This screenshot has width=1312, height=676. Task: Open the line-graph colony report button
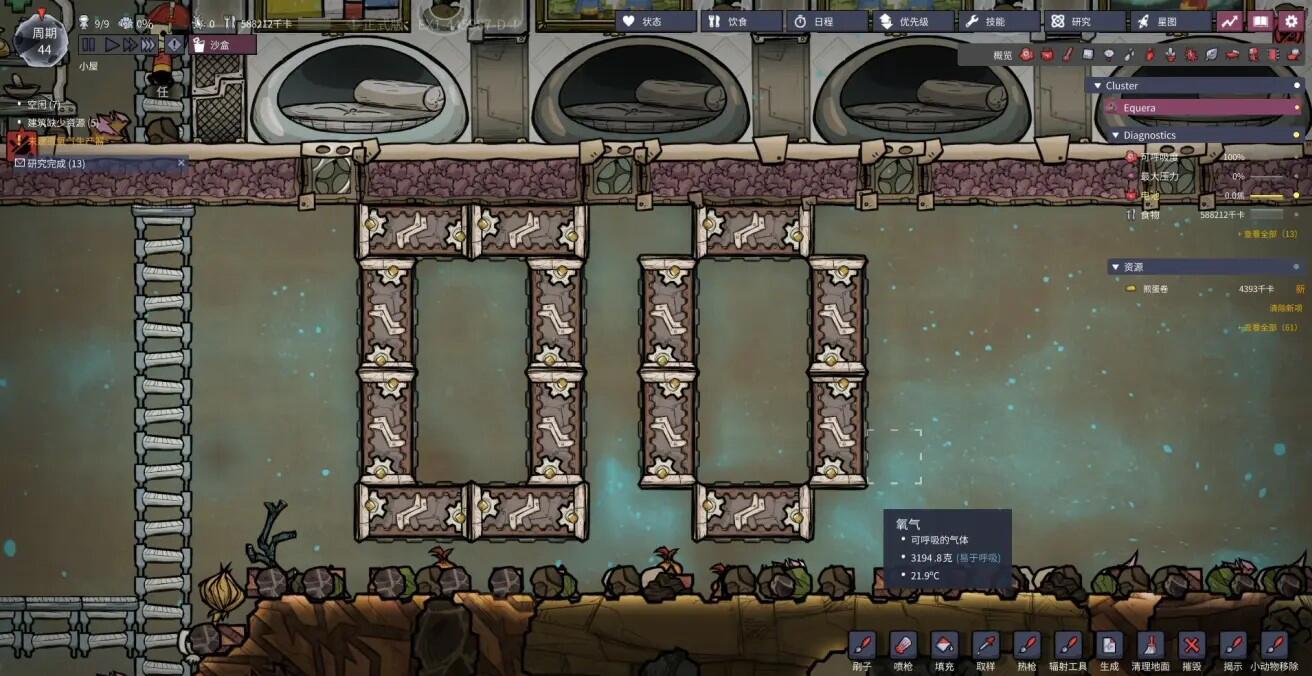1228,21
